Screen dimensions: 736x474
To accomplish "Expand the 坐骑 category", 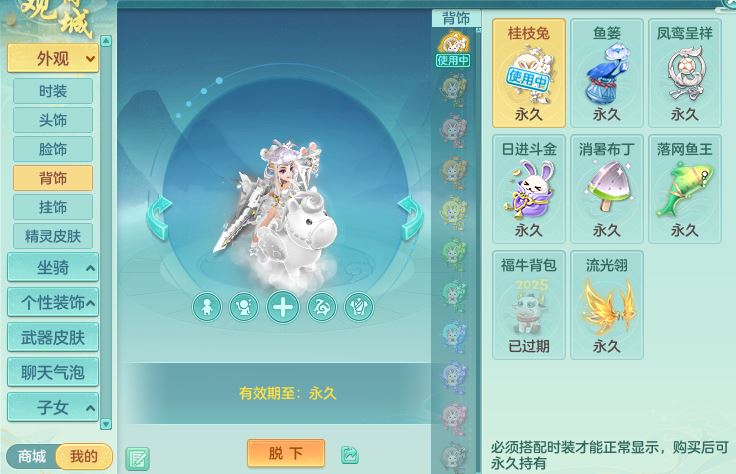I will click(x=53, y=268).
